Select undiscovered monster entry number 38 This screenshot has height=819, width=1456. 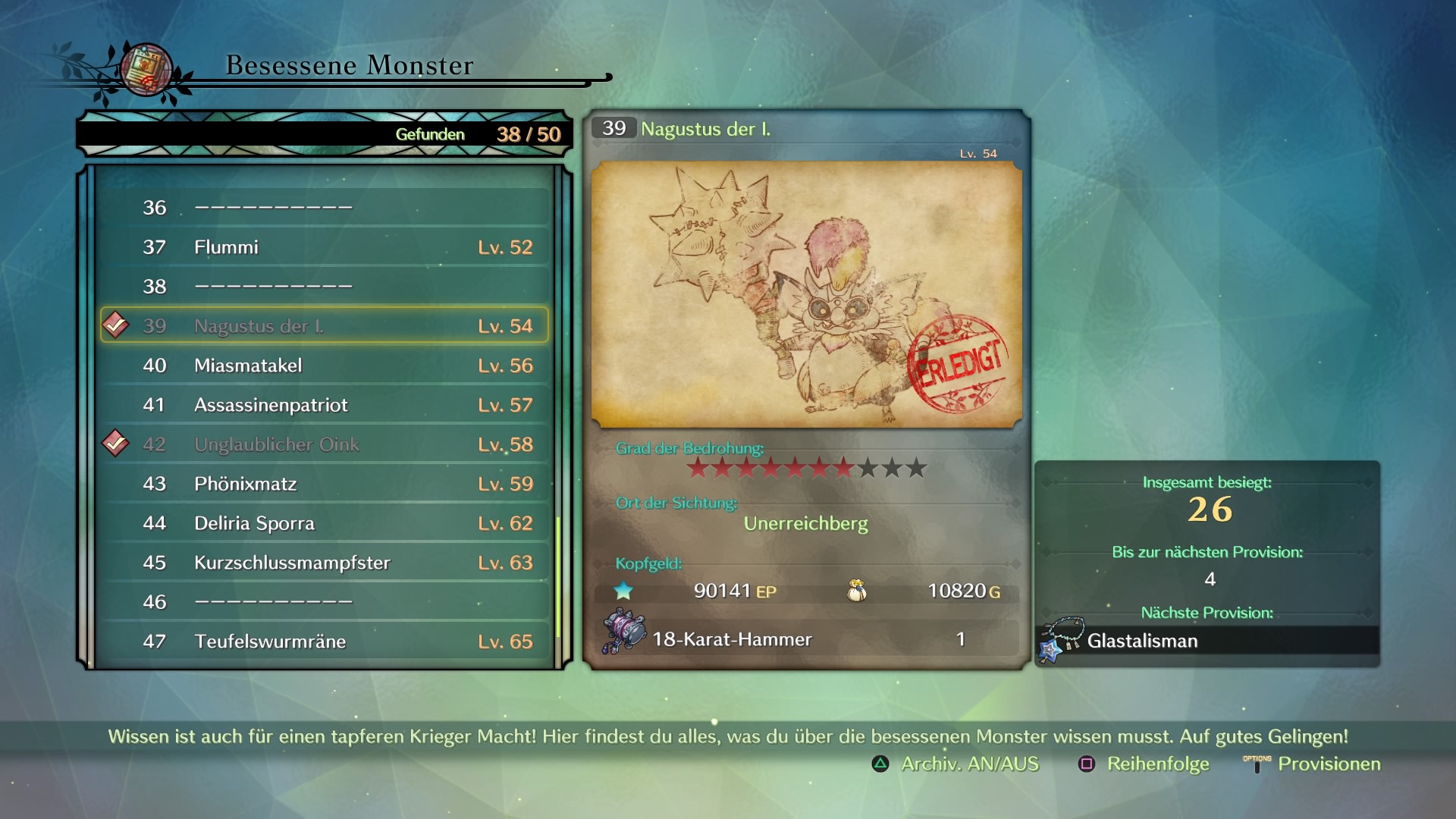tap(325, 287)
